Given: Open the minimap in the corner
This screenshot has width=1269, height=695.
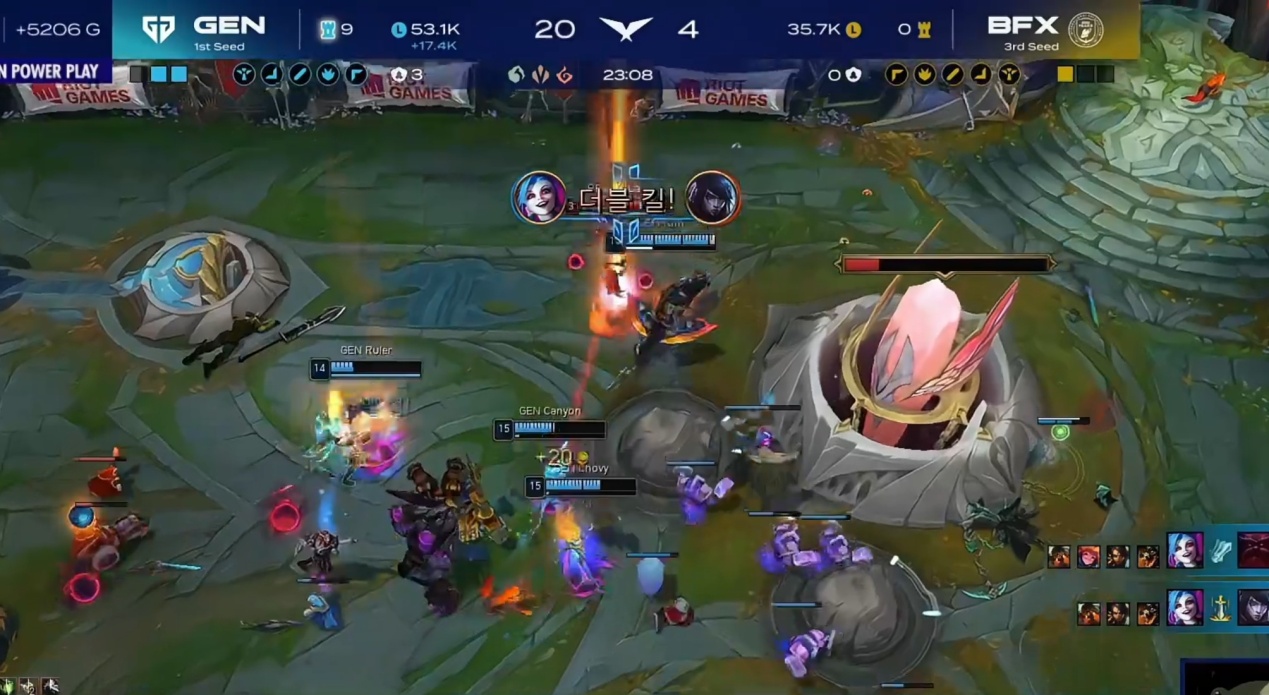Looking at the screenshot, I should (1226, 678).
